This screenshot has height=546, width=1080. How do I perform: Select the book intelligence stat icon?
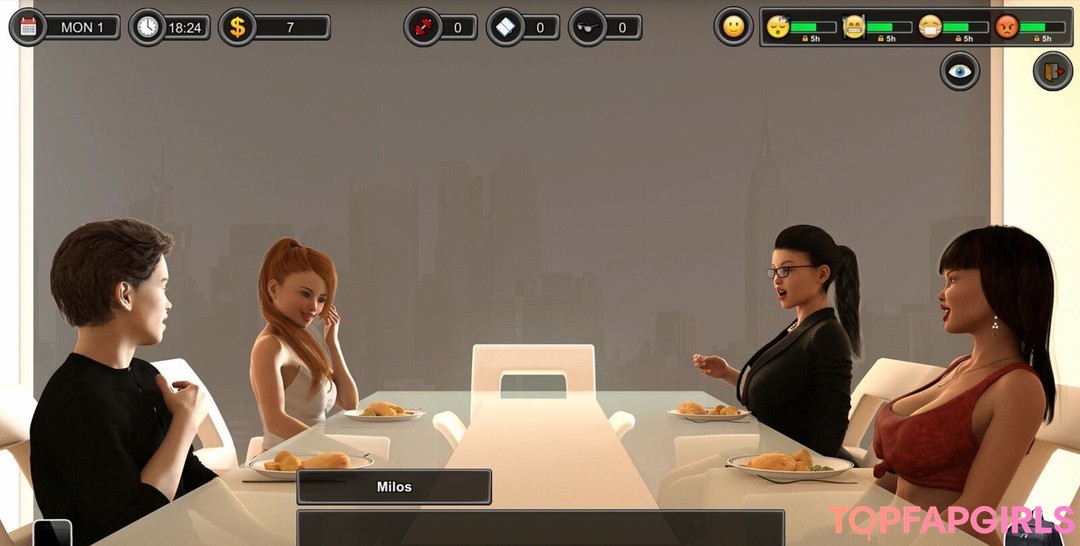[506, 27]
